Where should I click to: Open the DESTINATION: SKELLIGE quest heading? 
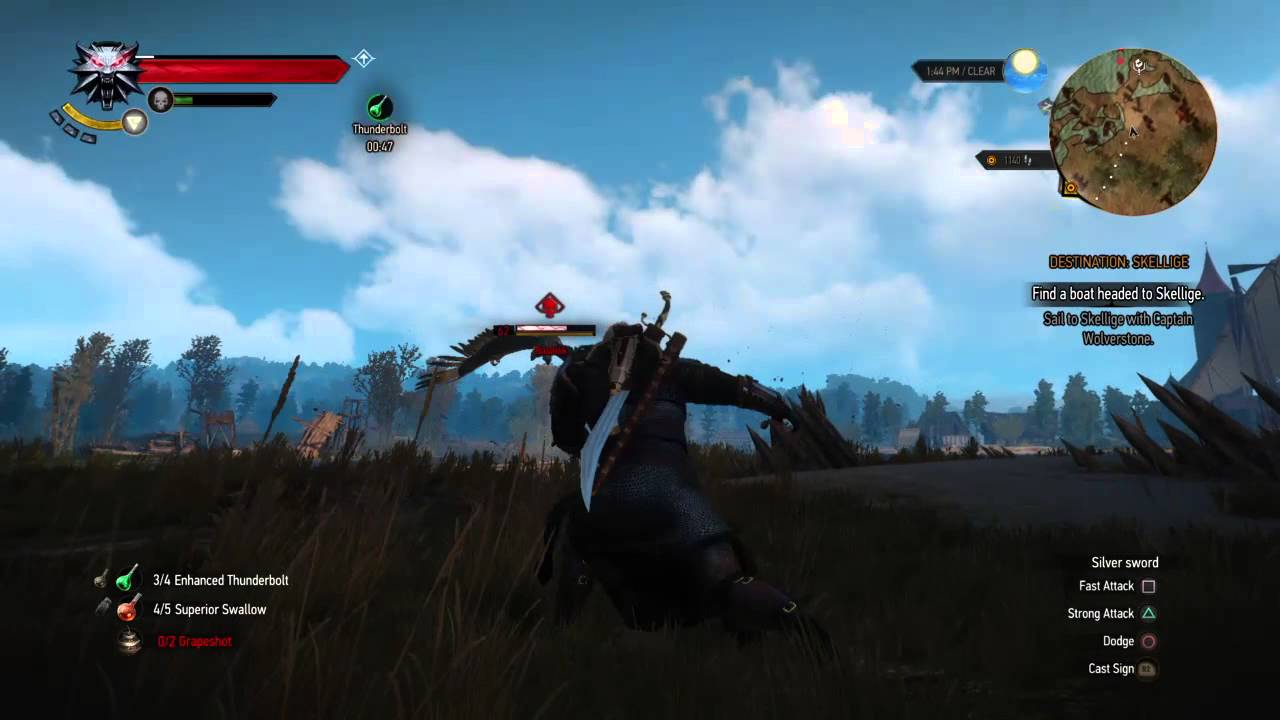tap(1118, 262)
